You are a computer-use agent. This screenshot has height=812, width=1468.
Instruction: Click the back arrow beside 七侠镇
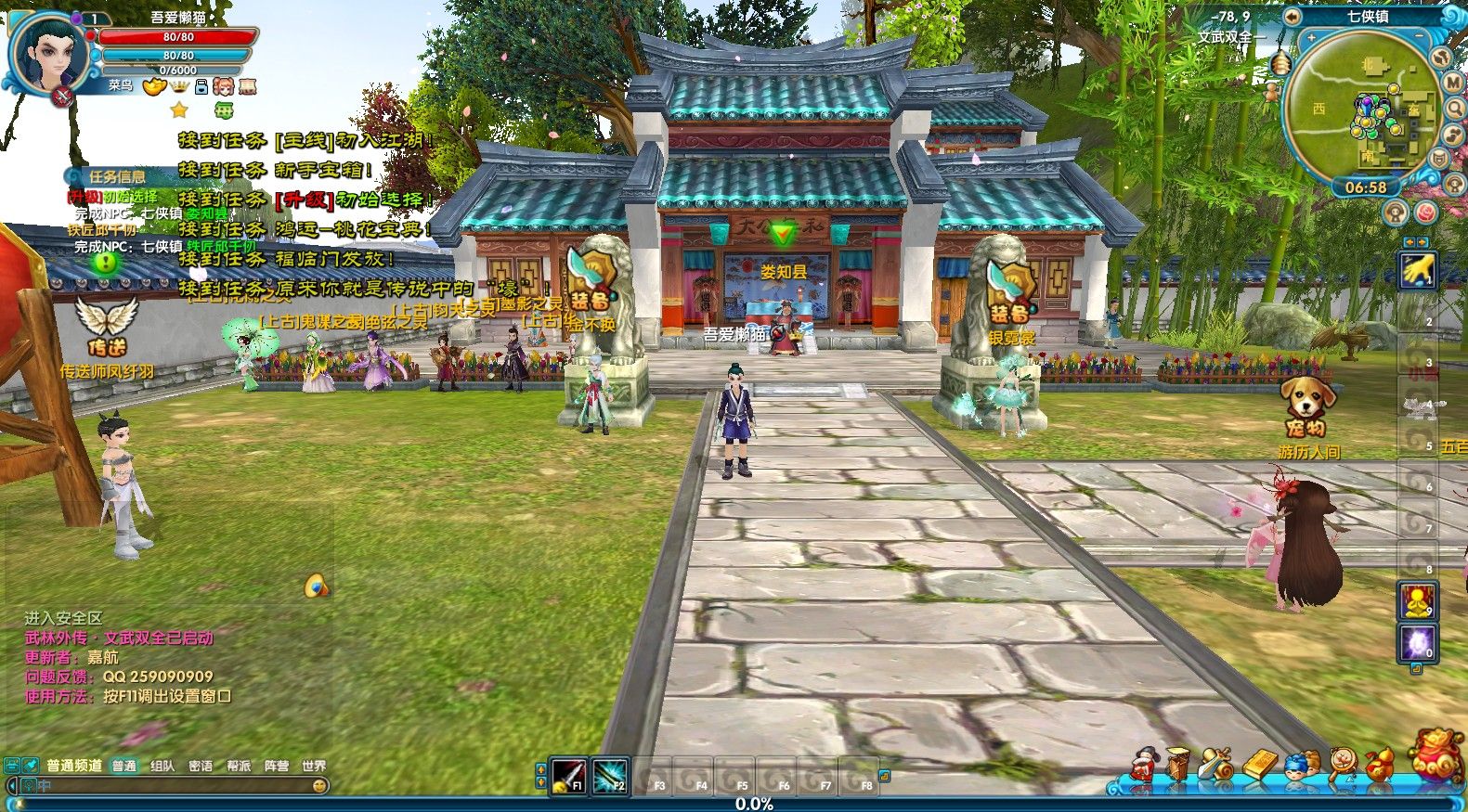coord(1292,16)
